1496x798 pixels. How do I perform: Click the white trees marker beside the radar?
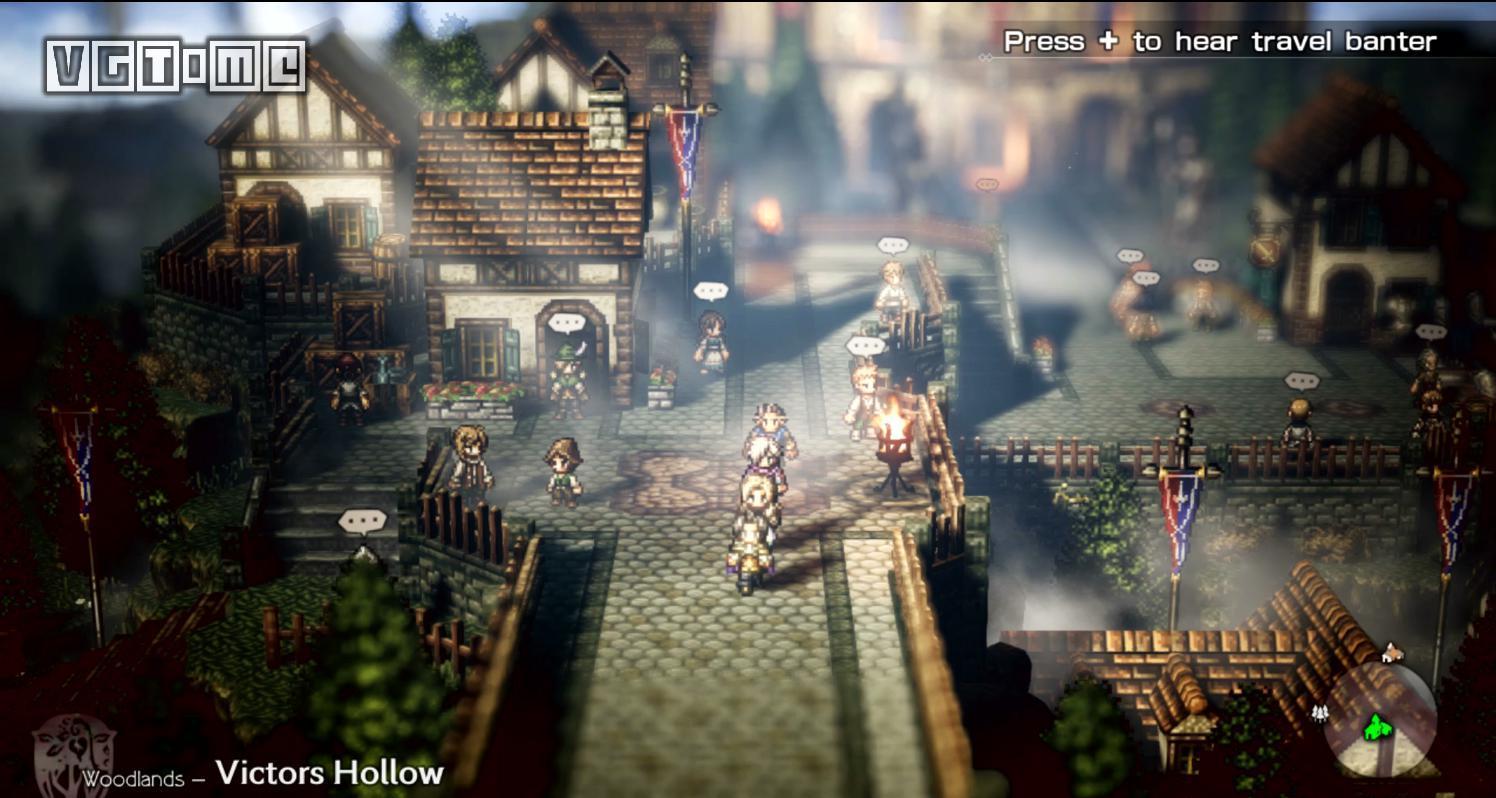tap(1319, 714)
